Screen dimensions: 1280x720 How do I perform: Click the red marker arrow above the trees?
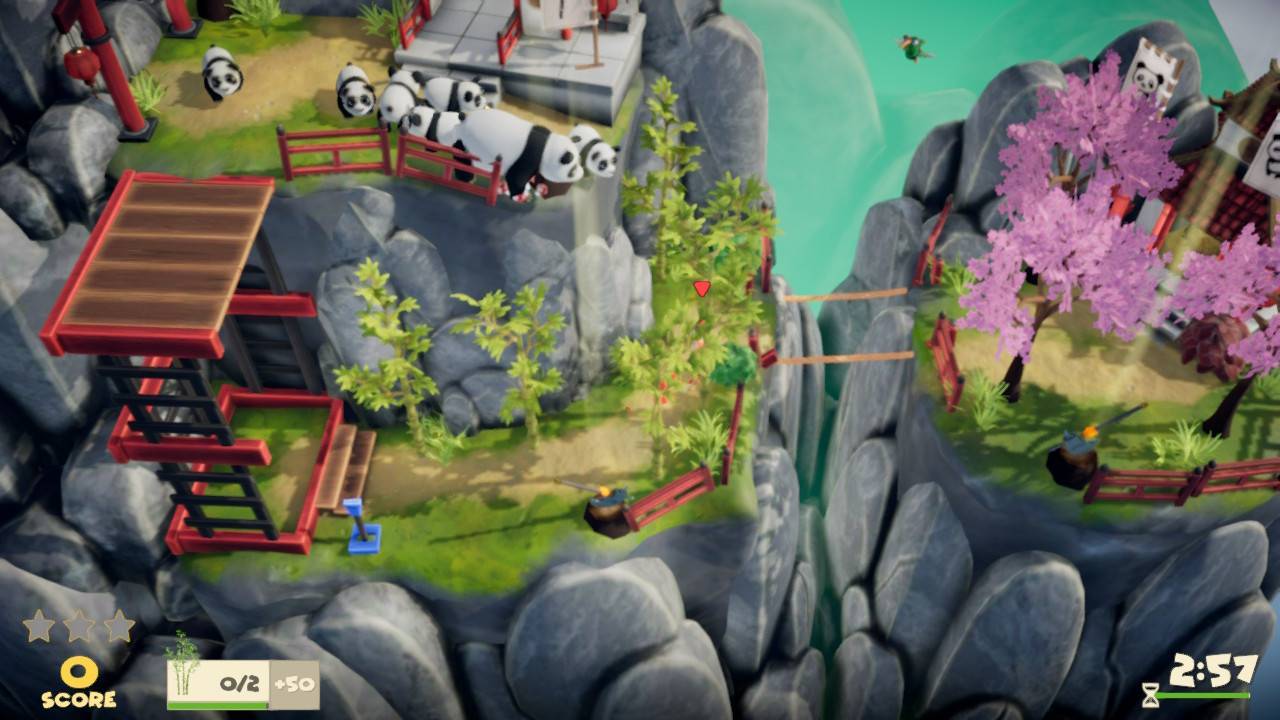click(702, 289)
